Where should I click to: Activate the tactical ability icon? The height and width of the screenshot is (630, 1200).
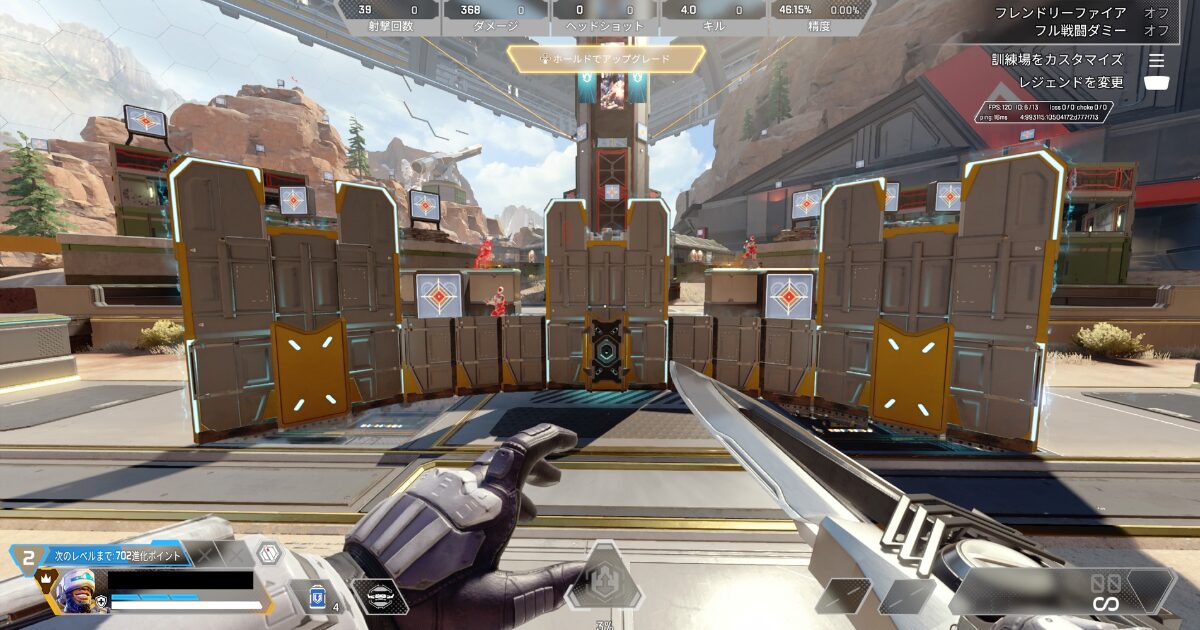click(x=379, y=596)
